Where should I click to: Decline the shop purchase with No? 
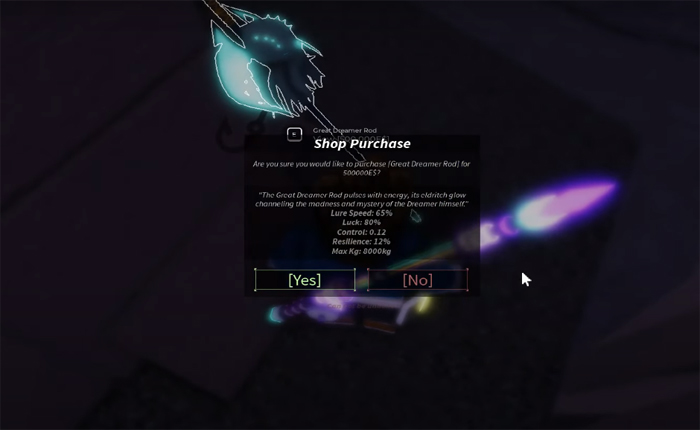(x=417, y=280)
